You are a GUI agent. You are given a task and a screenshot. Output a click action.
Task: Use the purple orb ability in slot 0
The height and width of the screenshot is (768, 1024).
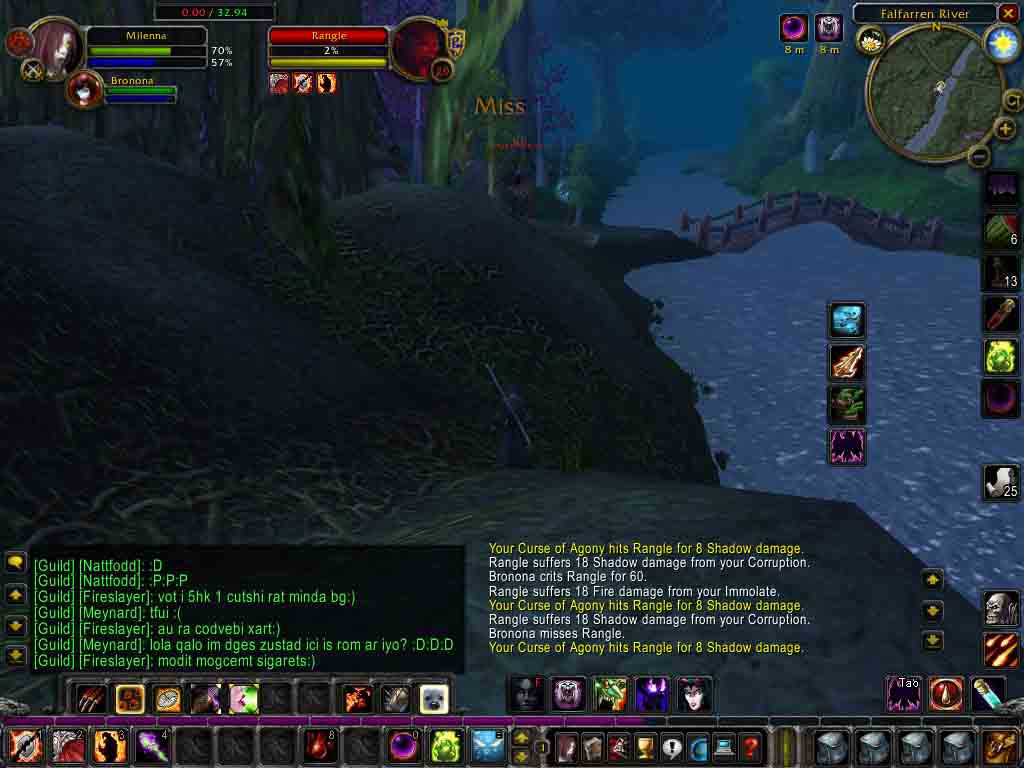tap(404, 746)
